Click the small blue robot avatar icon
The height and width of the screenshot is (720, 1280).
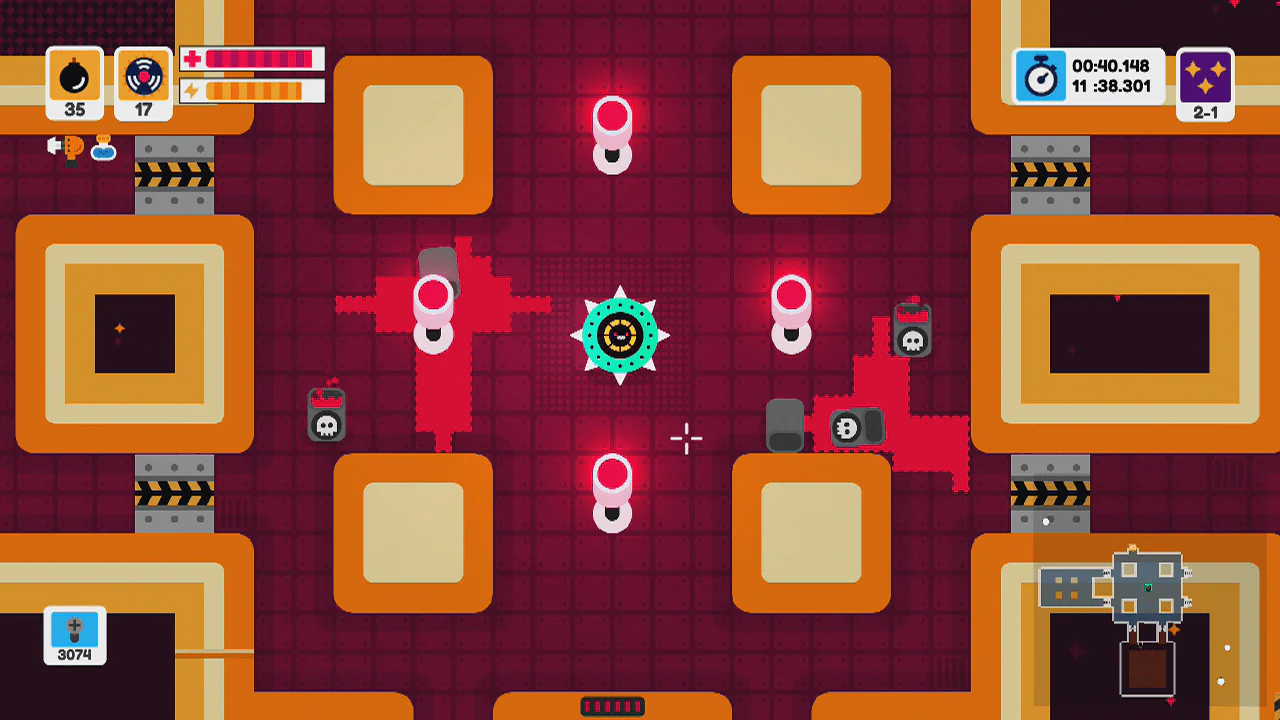[105, 152]
